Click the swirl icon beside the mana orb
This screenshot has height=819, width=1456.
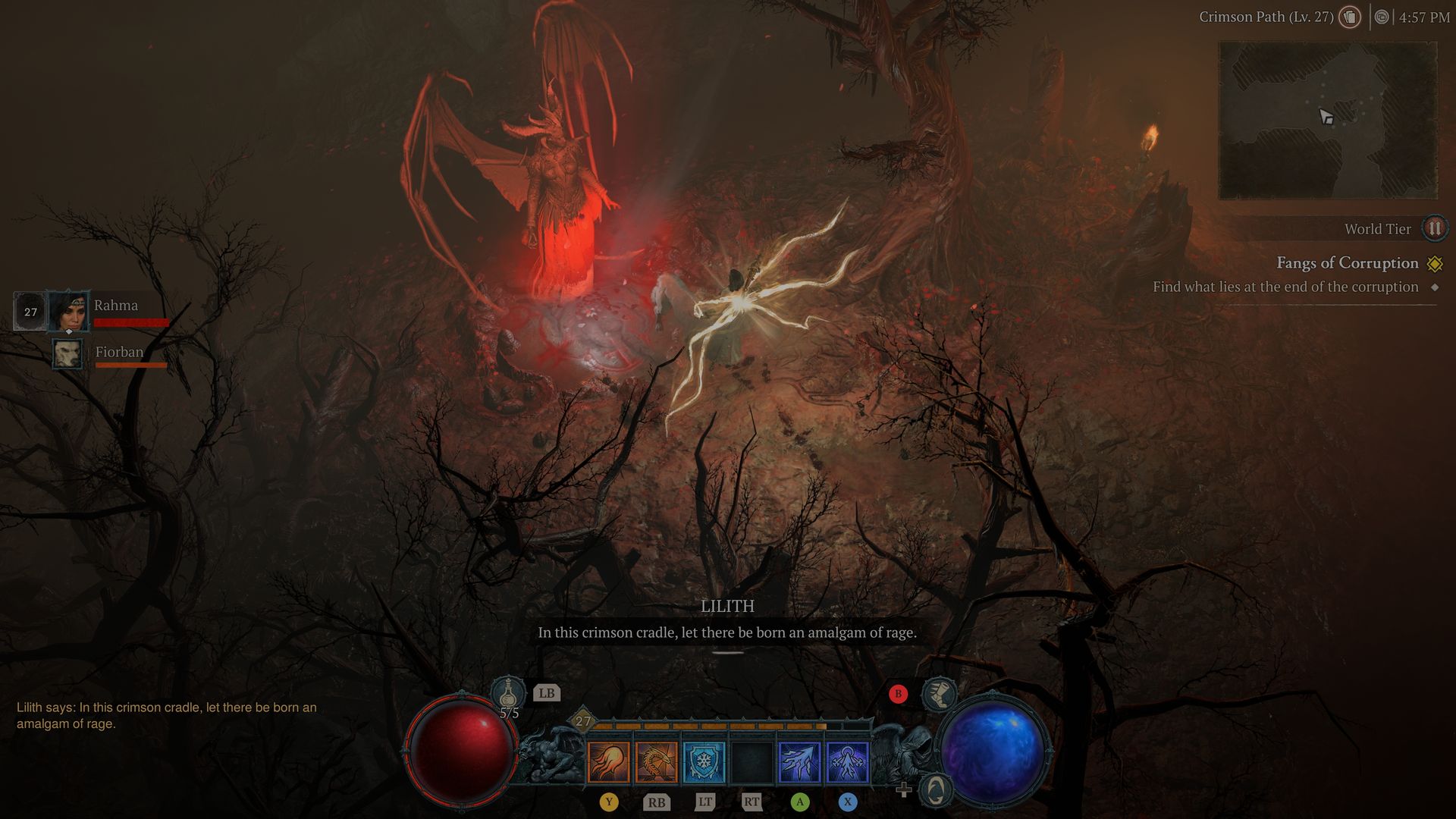coord(936,790)
